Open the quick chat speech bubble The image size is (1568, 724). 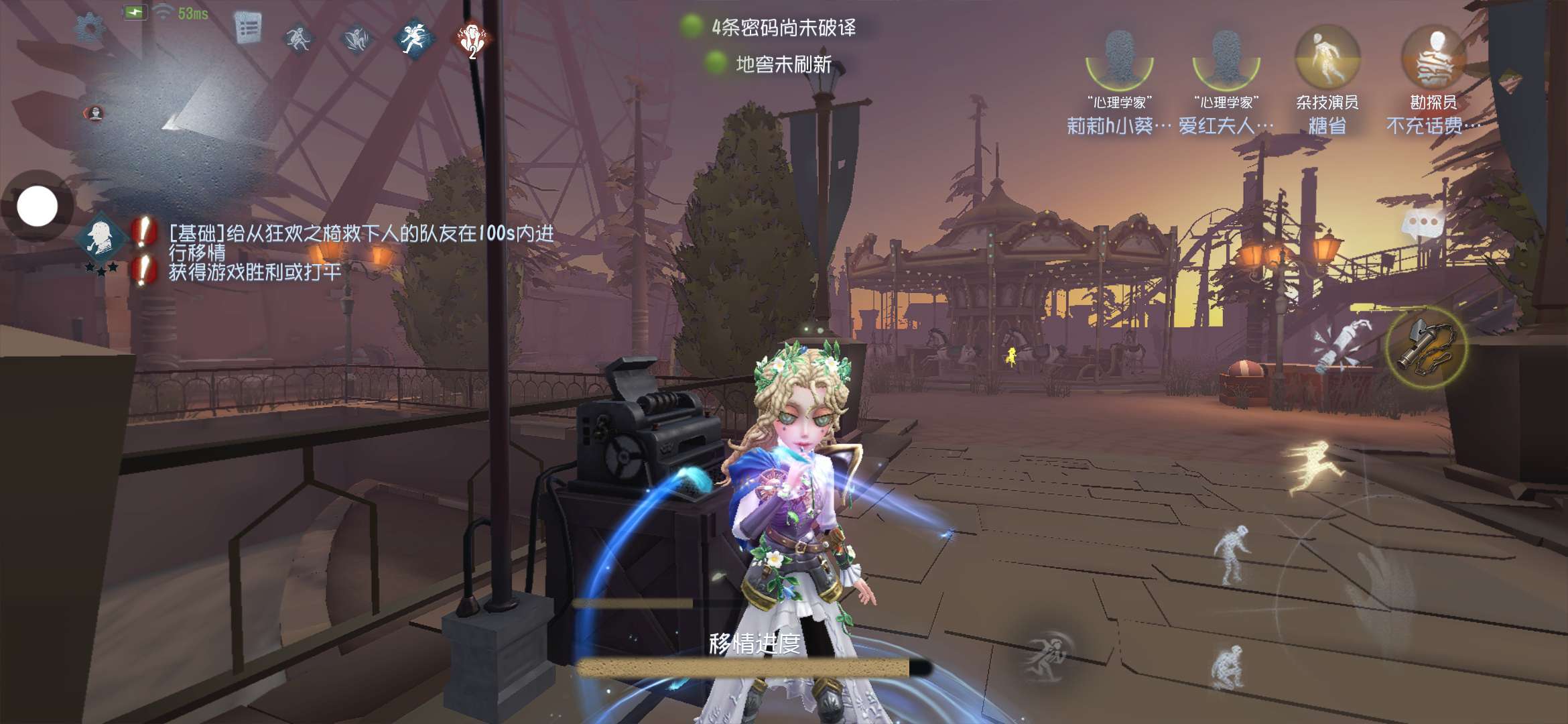(1423, 224)
